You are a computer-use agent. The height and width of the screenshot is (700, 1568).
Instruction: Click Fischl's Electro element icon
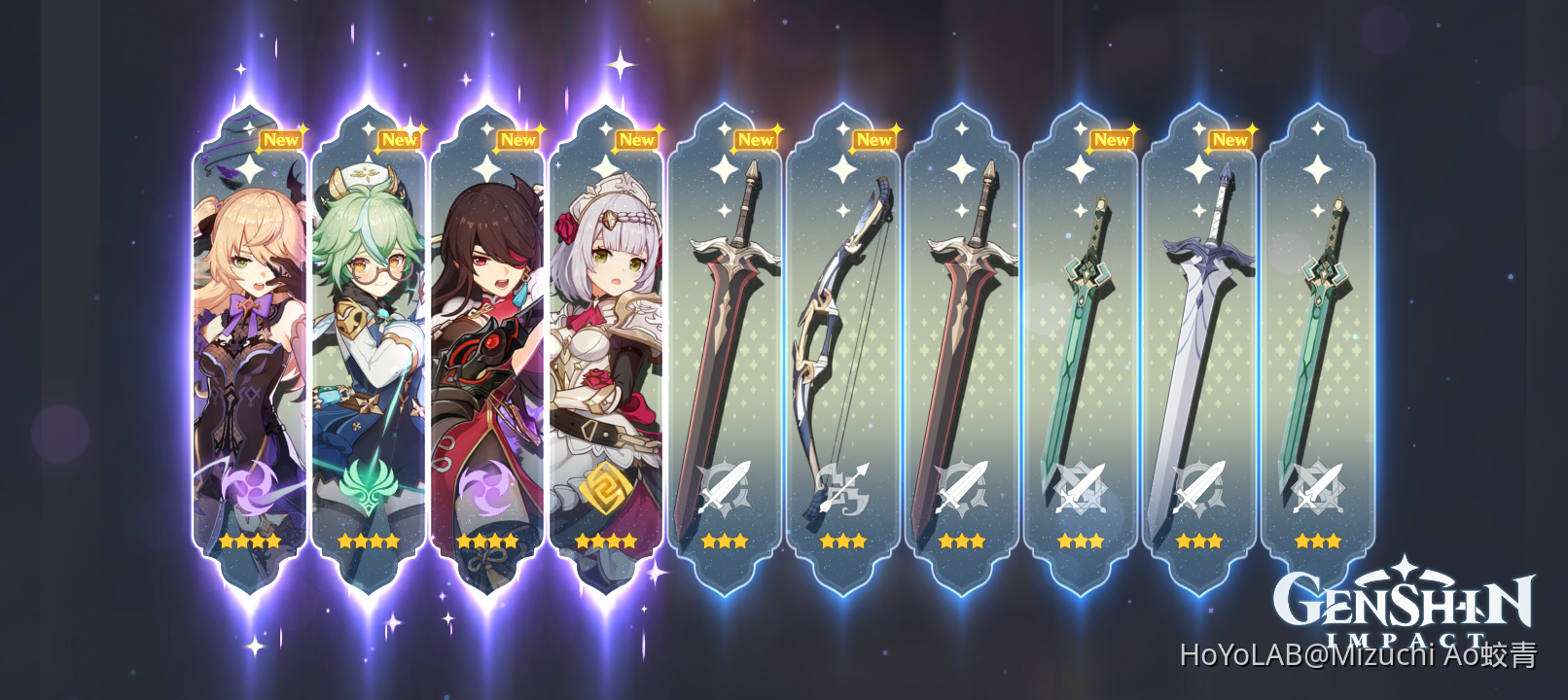[251, 486]
